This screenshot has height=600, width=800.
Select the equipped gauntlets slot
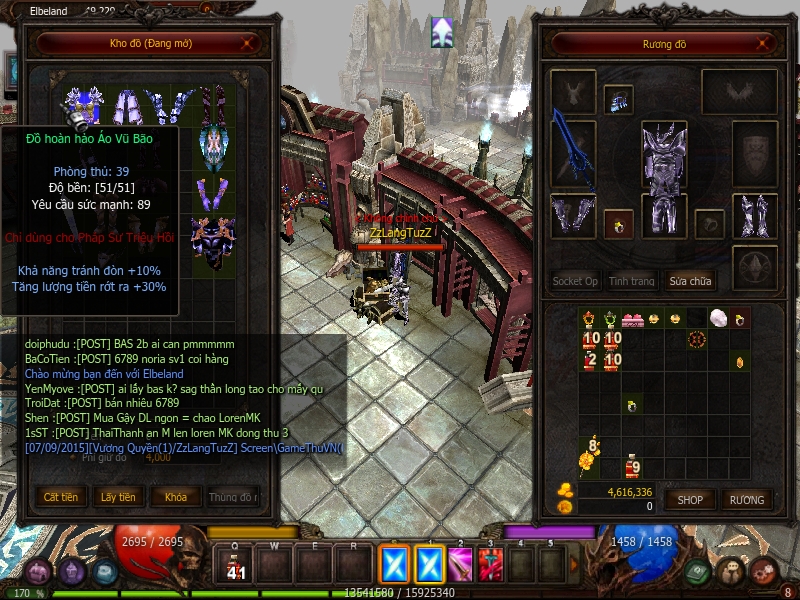point(573,215)
